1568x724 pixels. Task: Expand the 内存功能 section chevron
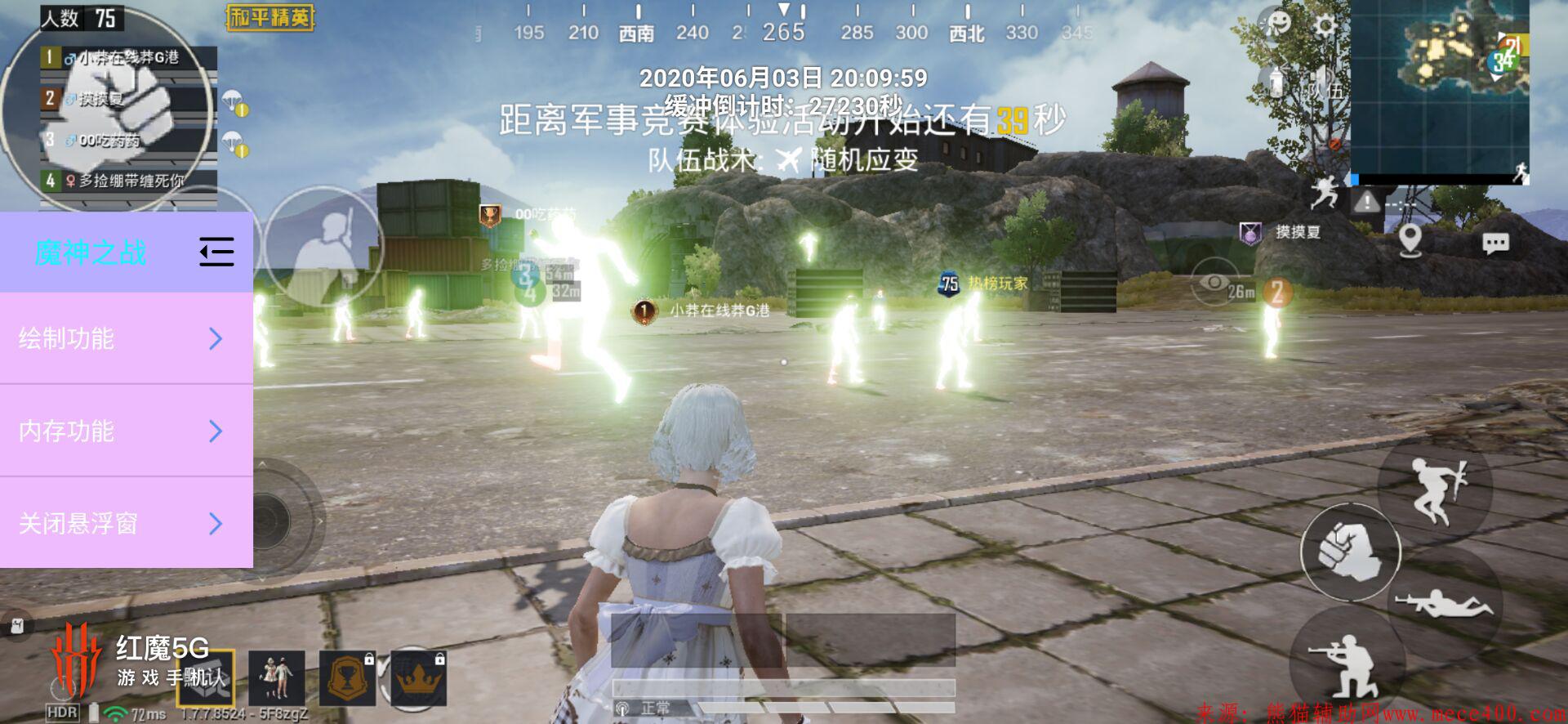(x=215, y=431)
